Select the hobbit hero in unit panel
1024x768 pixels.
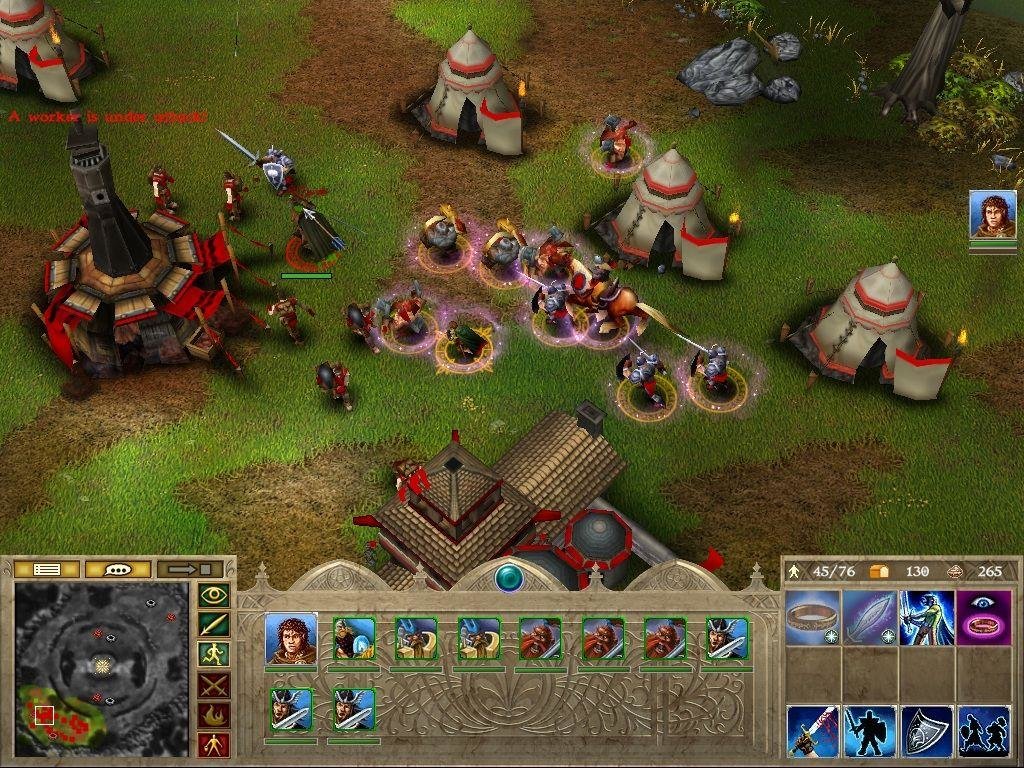tap(291, 639)
